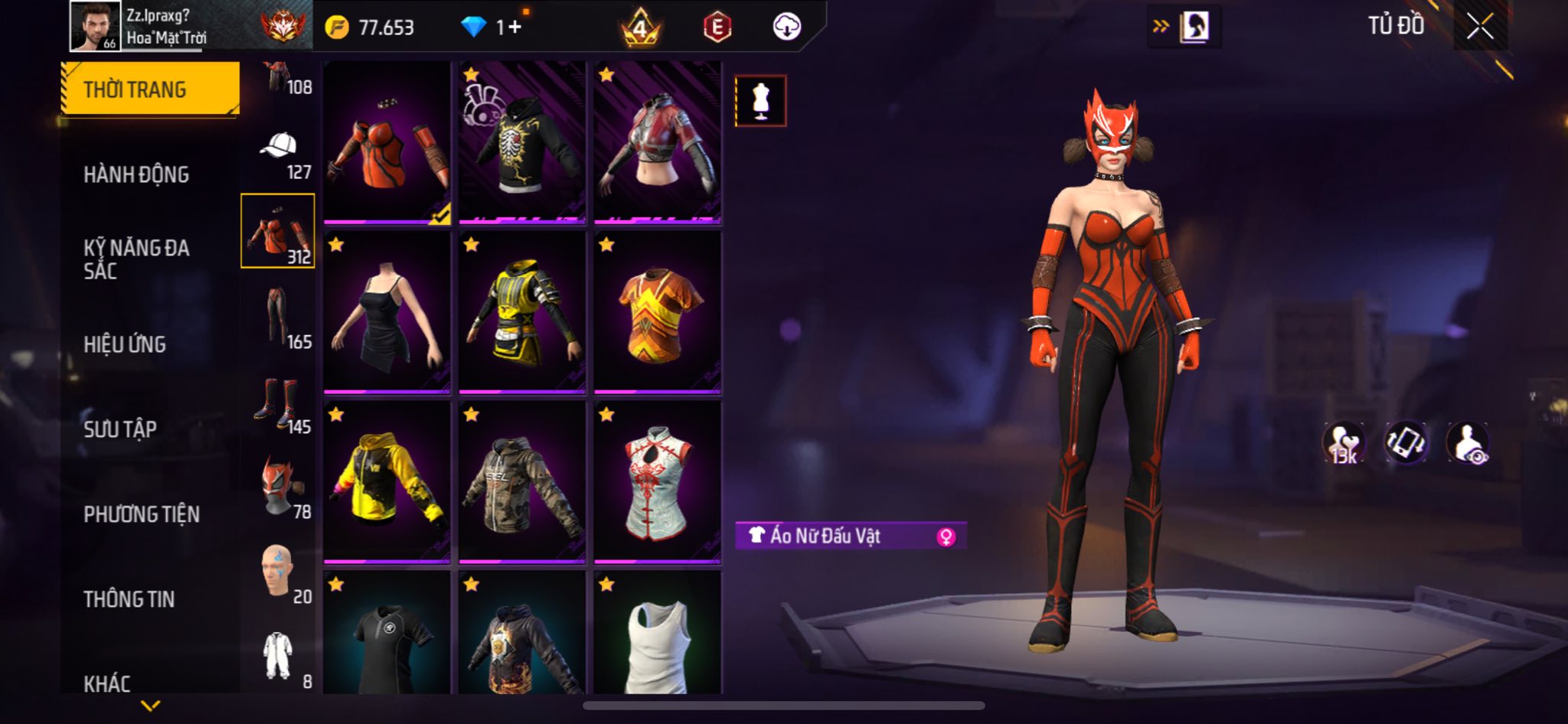Screen dimensions: 1568x724
Task: Equip the camouflage hoodie
Action: [522, 483]
